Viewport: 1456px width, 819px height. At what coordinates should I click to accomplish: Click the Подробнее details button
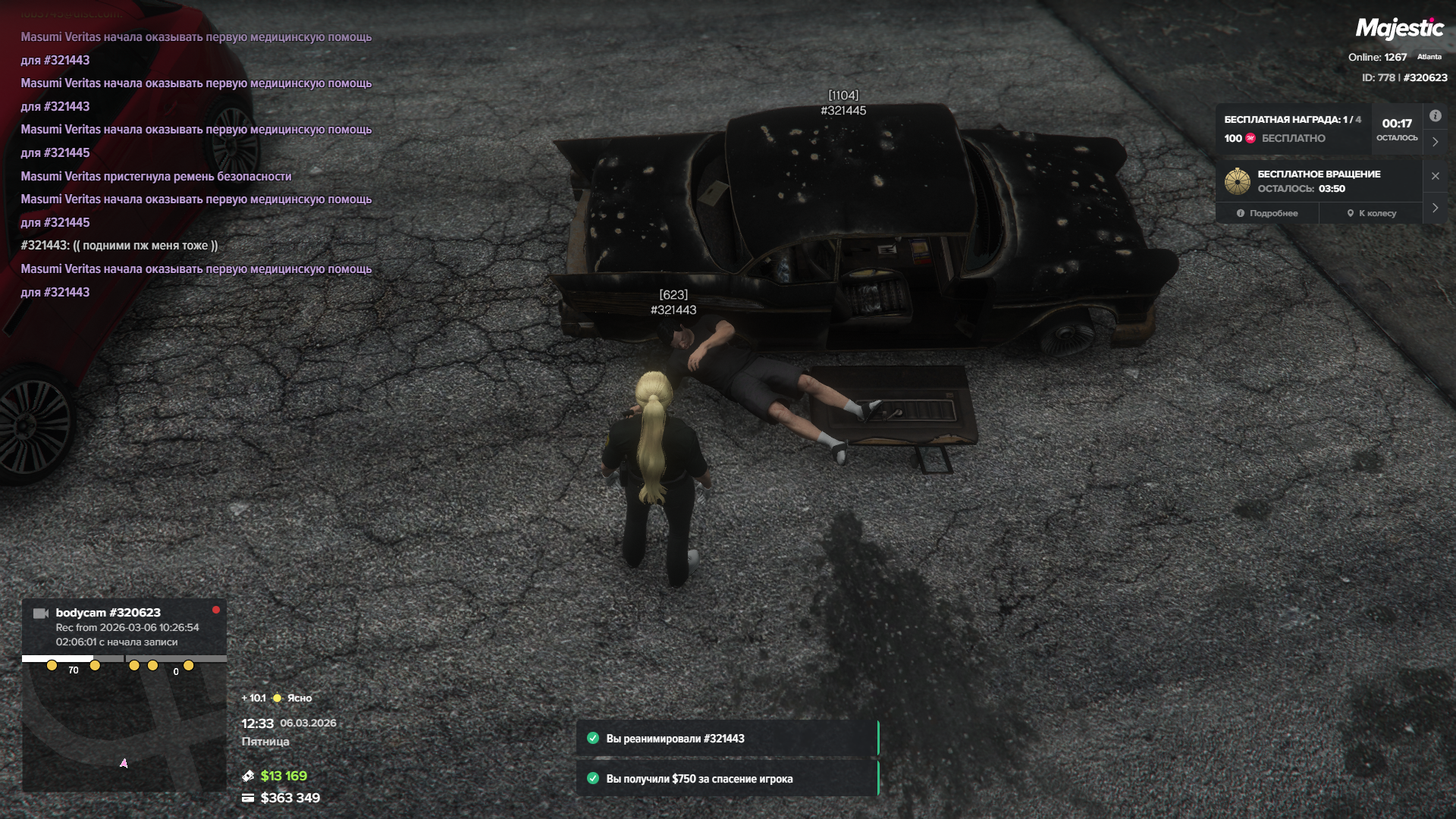[x=1267, y=213]
